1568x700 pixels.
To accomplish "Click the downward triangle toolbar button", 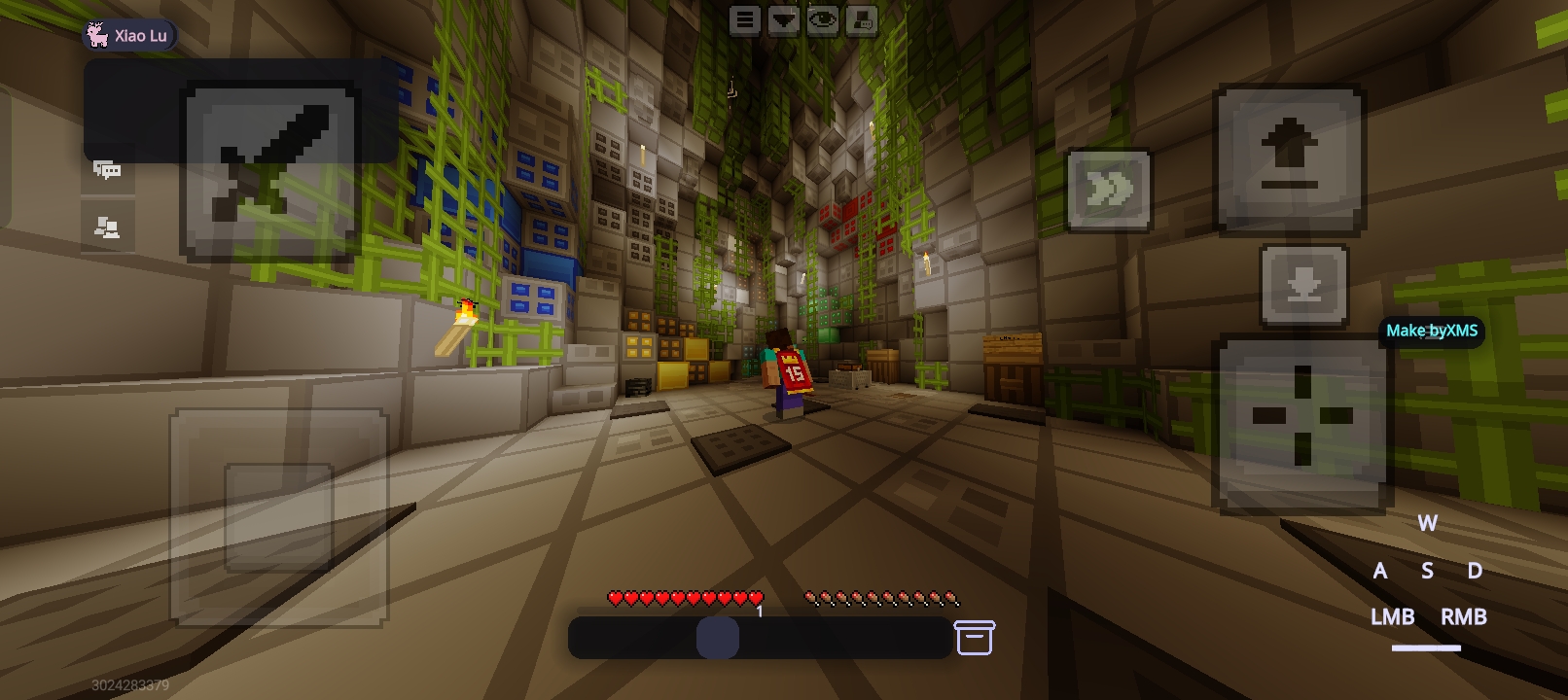I will 784,20.
